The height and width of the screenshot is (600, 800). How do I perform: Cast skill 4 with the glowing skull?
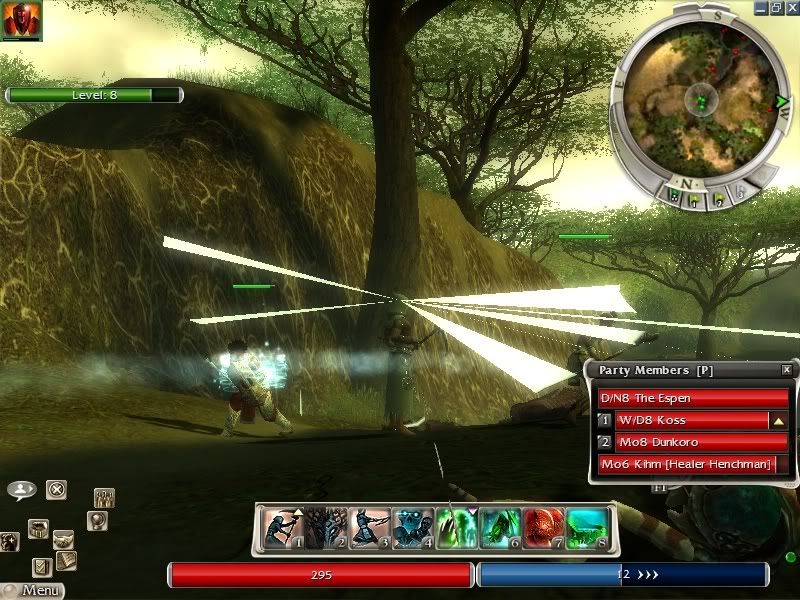point(412,528)
